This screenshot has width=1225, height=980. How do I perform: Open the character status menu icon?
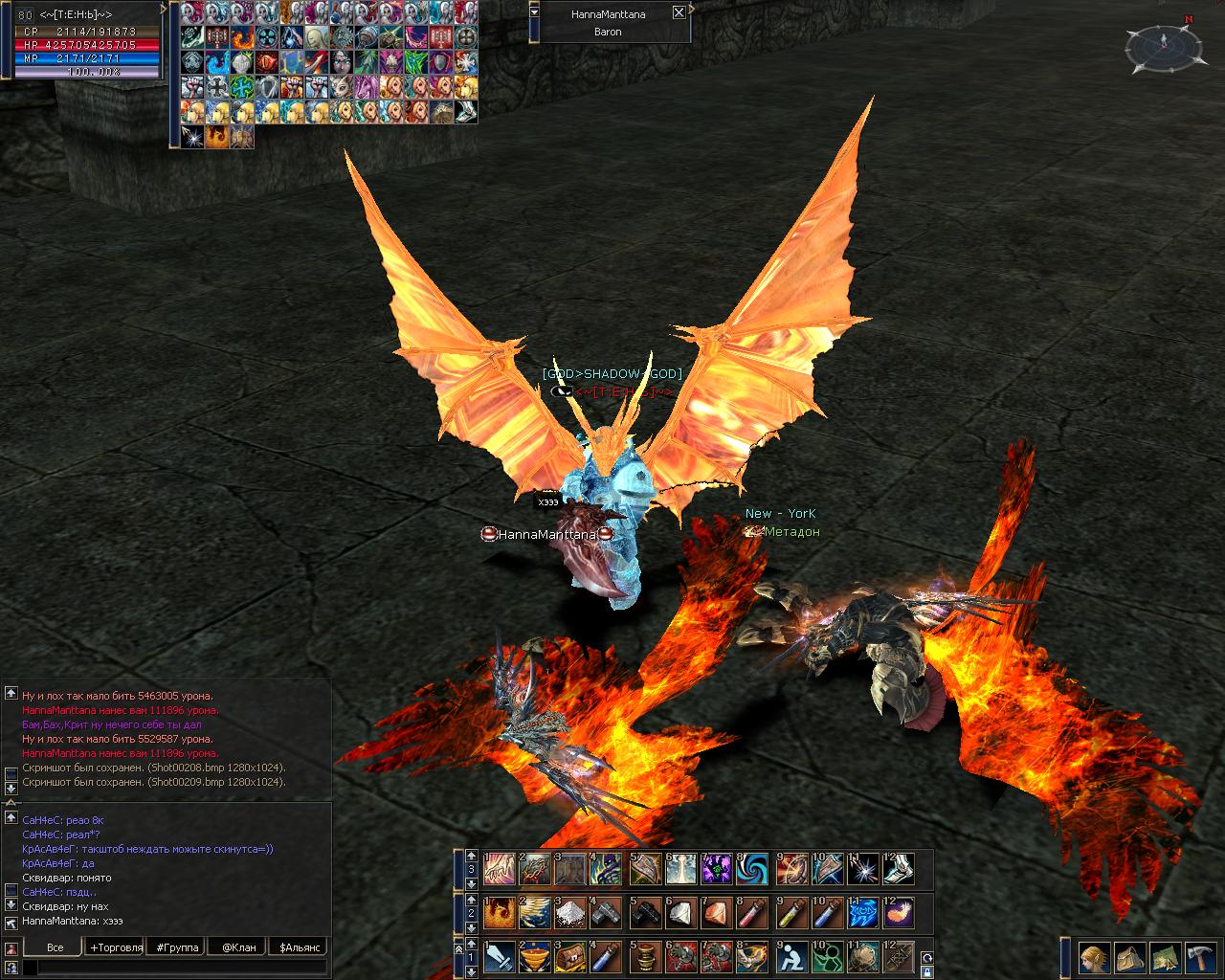(1093, 957)
